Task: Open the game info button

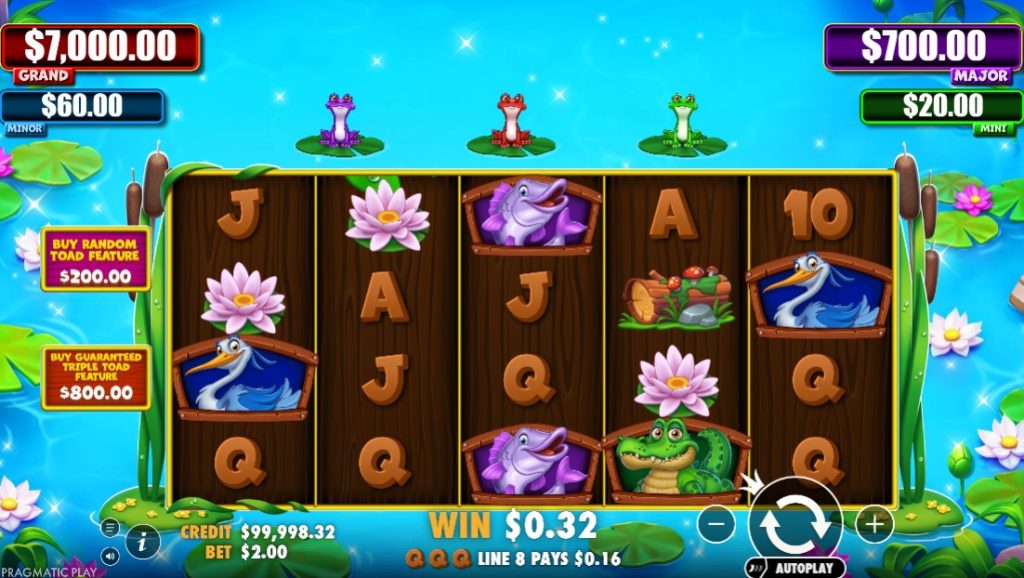Action: [143, 542]
